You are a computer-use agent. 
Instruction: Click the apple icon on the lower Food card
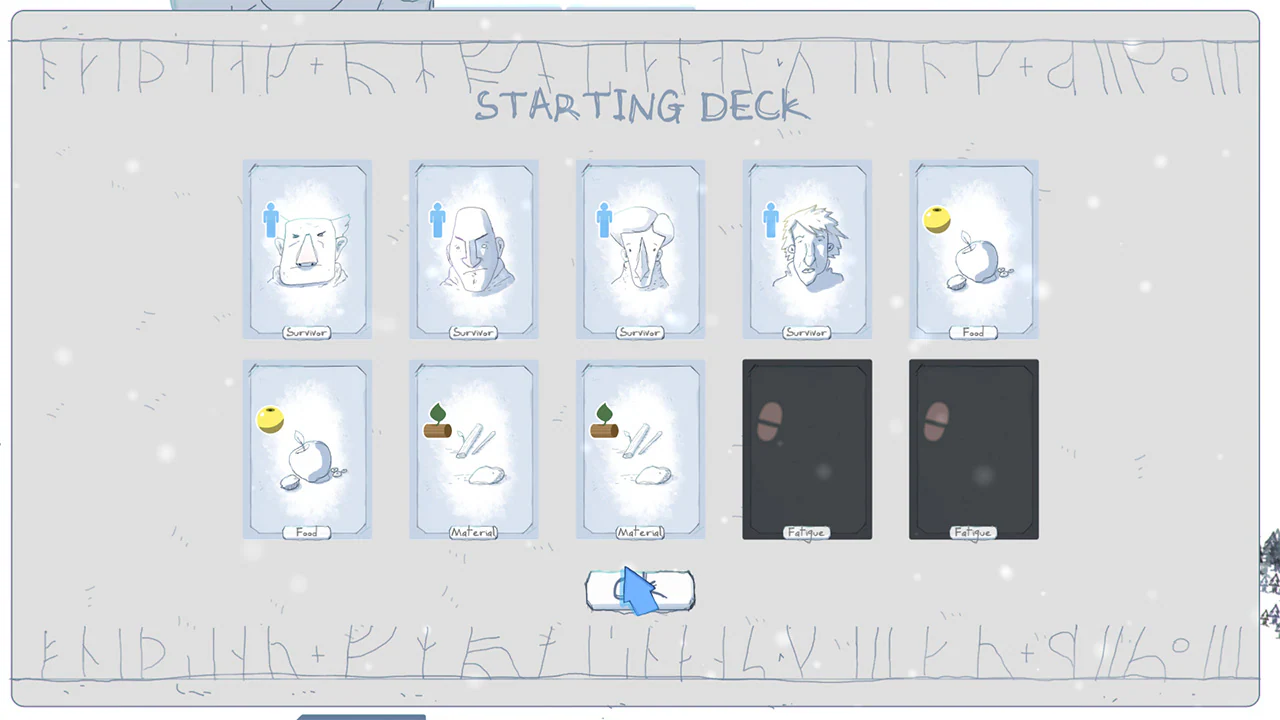click(270, 420)
